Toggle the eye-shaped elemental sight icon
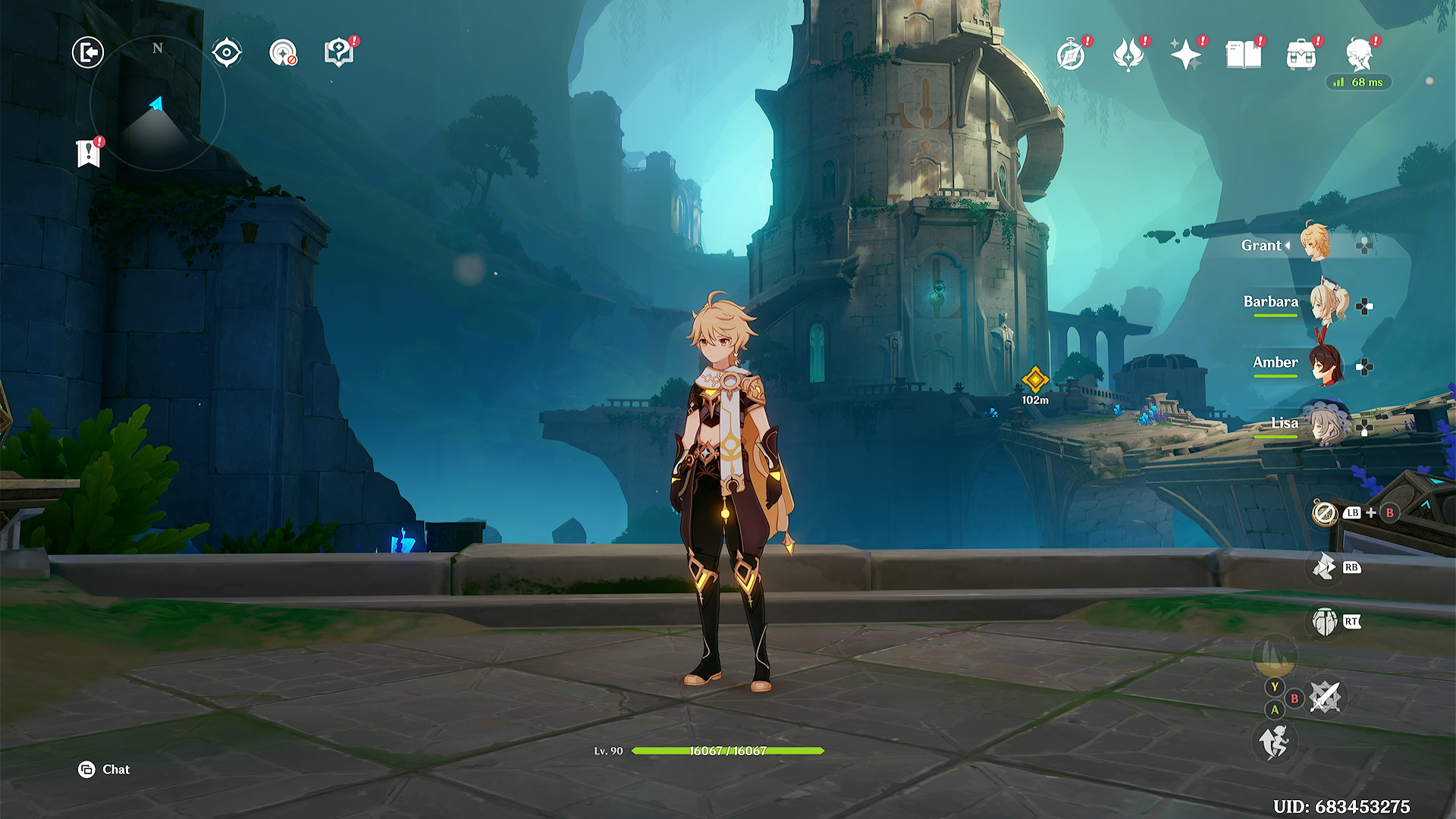The height and width of the screenshot is (819, 1456). 227,52
